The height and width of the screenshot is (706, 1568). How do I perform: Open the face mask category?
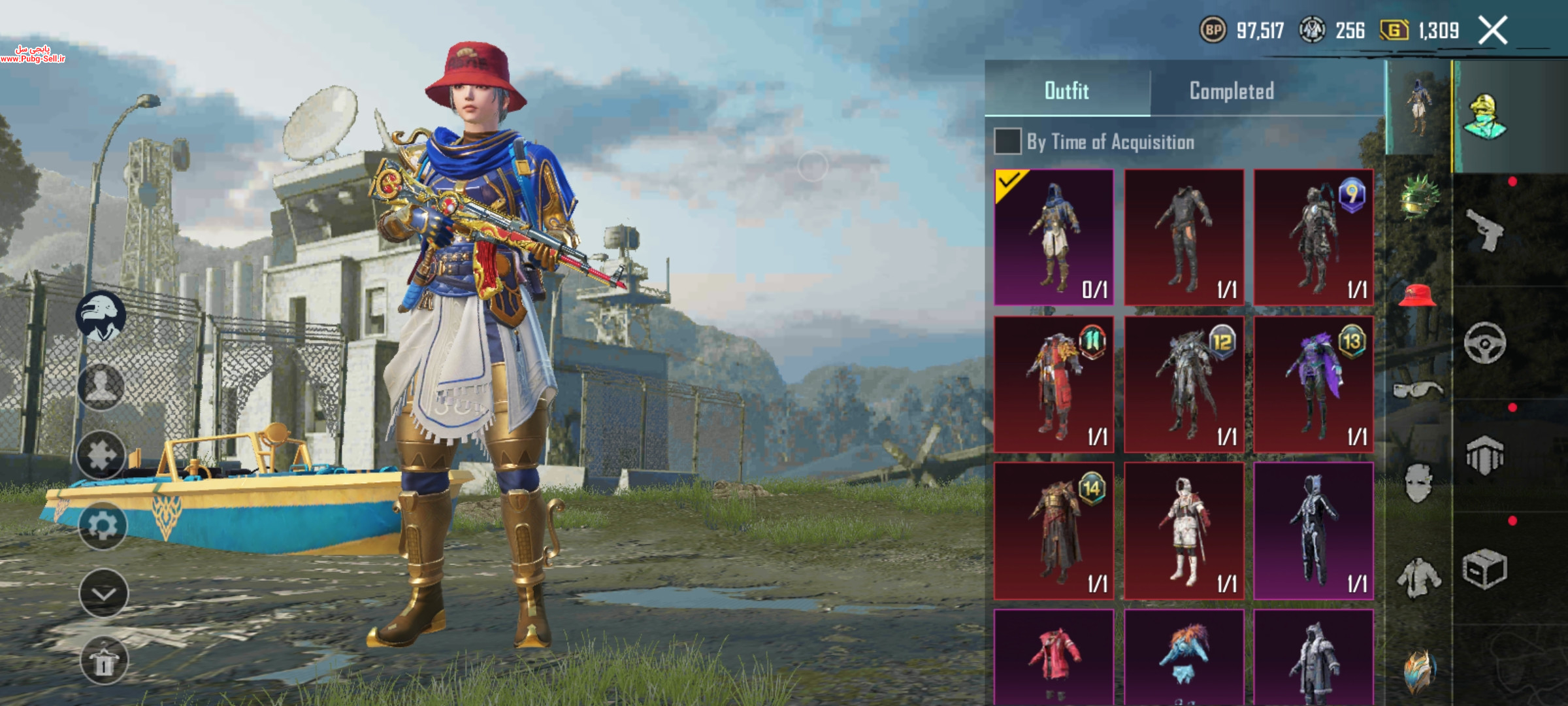(x=1417, y=483)
